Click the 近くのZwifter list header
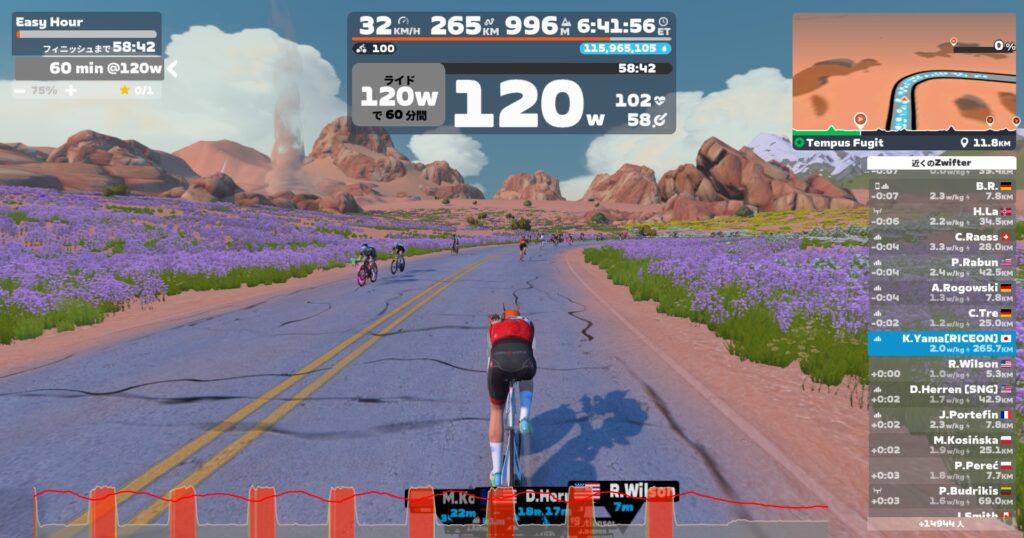 (941, 163)
